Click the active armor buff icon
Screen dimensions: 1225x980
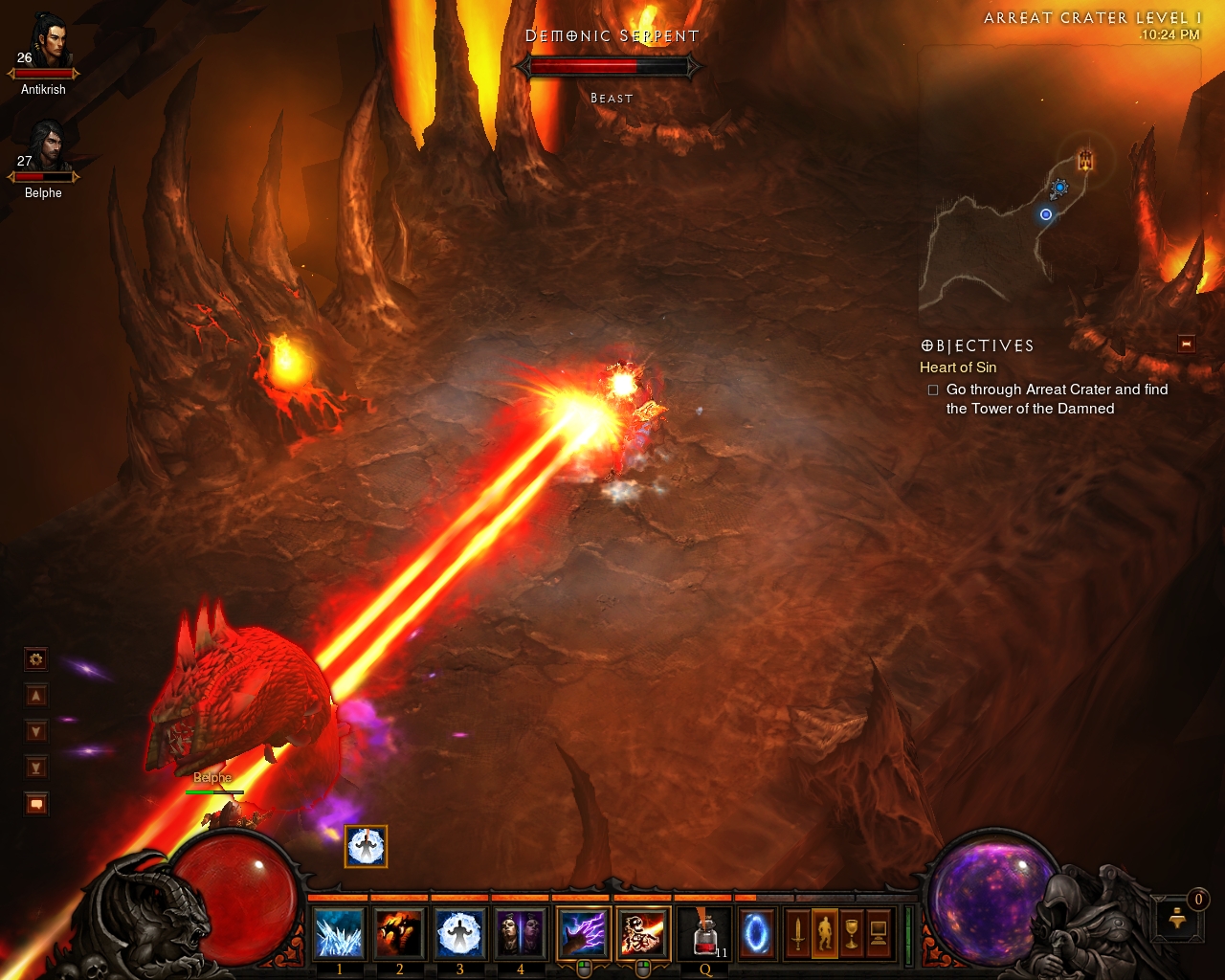tap(366, 847)
